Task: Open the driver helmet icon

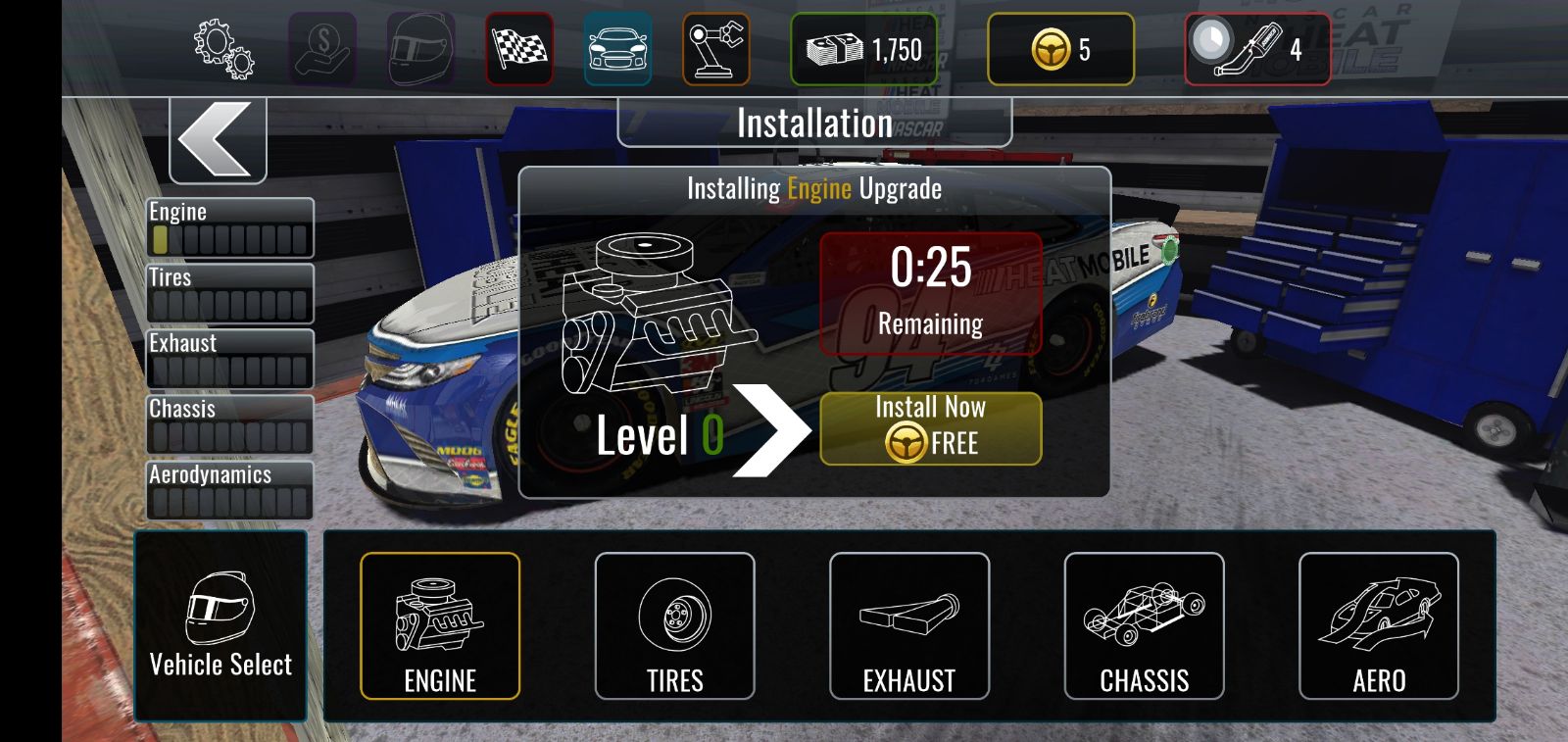Action: pyautogui.click(x=420, y=49)
